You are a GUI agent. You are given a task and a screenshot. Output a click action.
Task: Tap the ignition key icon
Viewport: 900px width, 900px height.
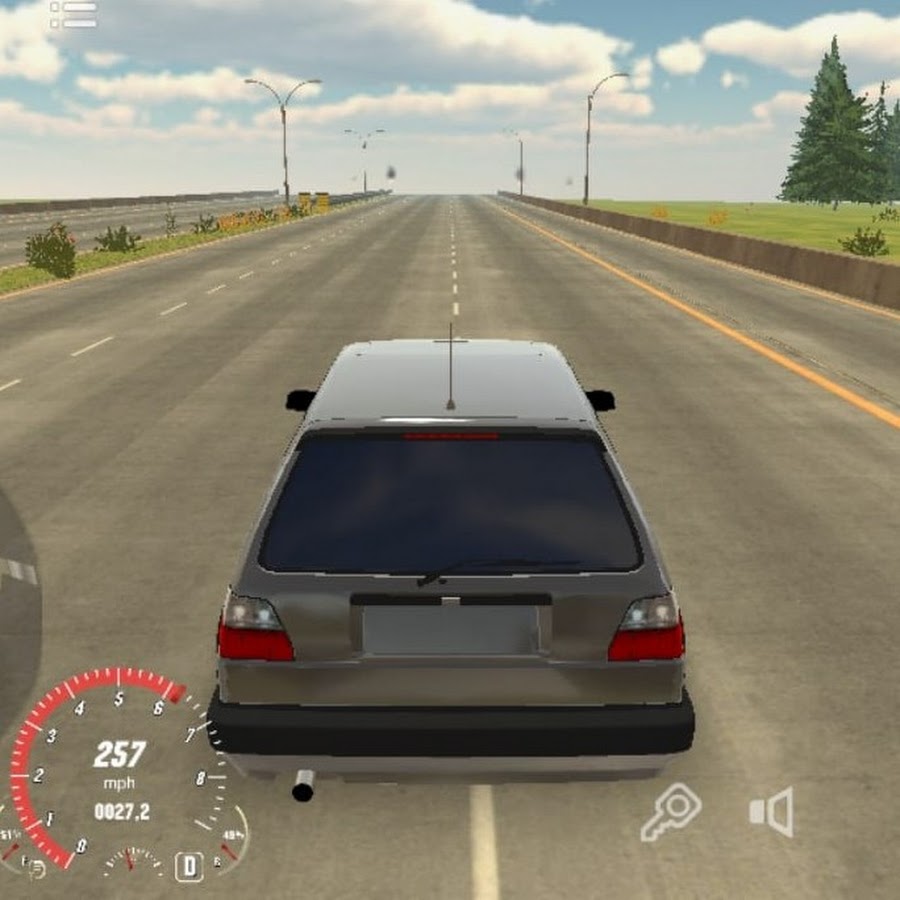670,811
